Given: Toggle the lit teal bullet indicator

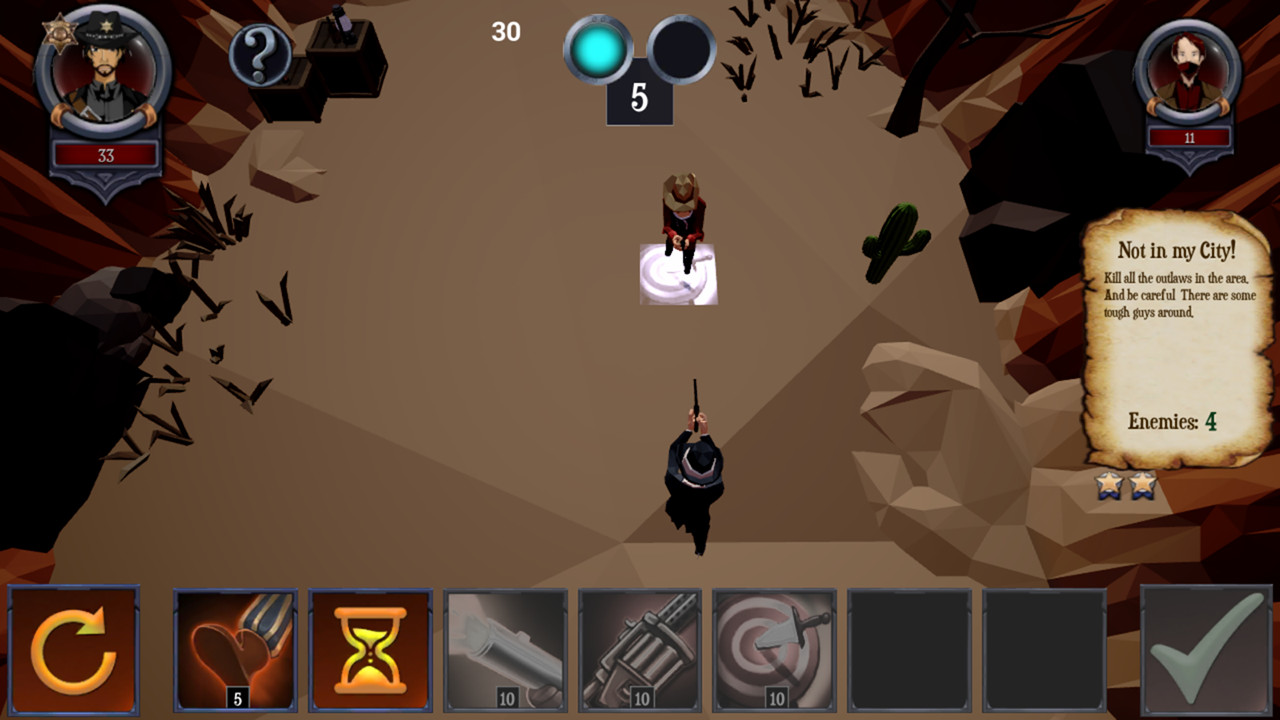Looking at the screenshot, I should point(597,49).
